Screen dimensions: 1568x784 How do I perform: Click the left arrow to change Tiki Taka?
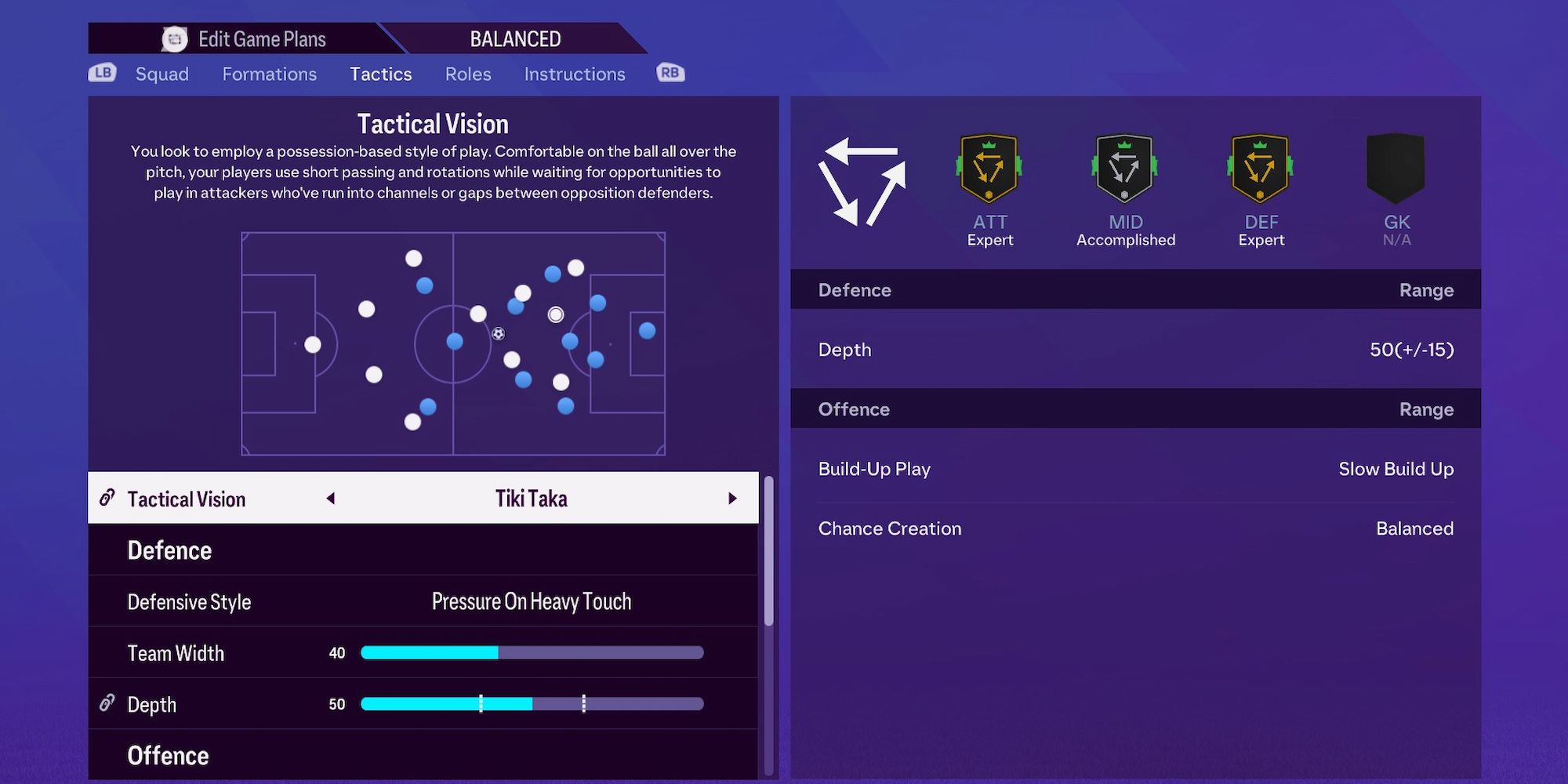[x=330, y=498]
